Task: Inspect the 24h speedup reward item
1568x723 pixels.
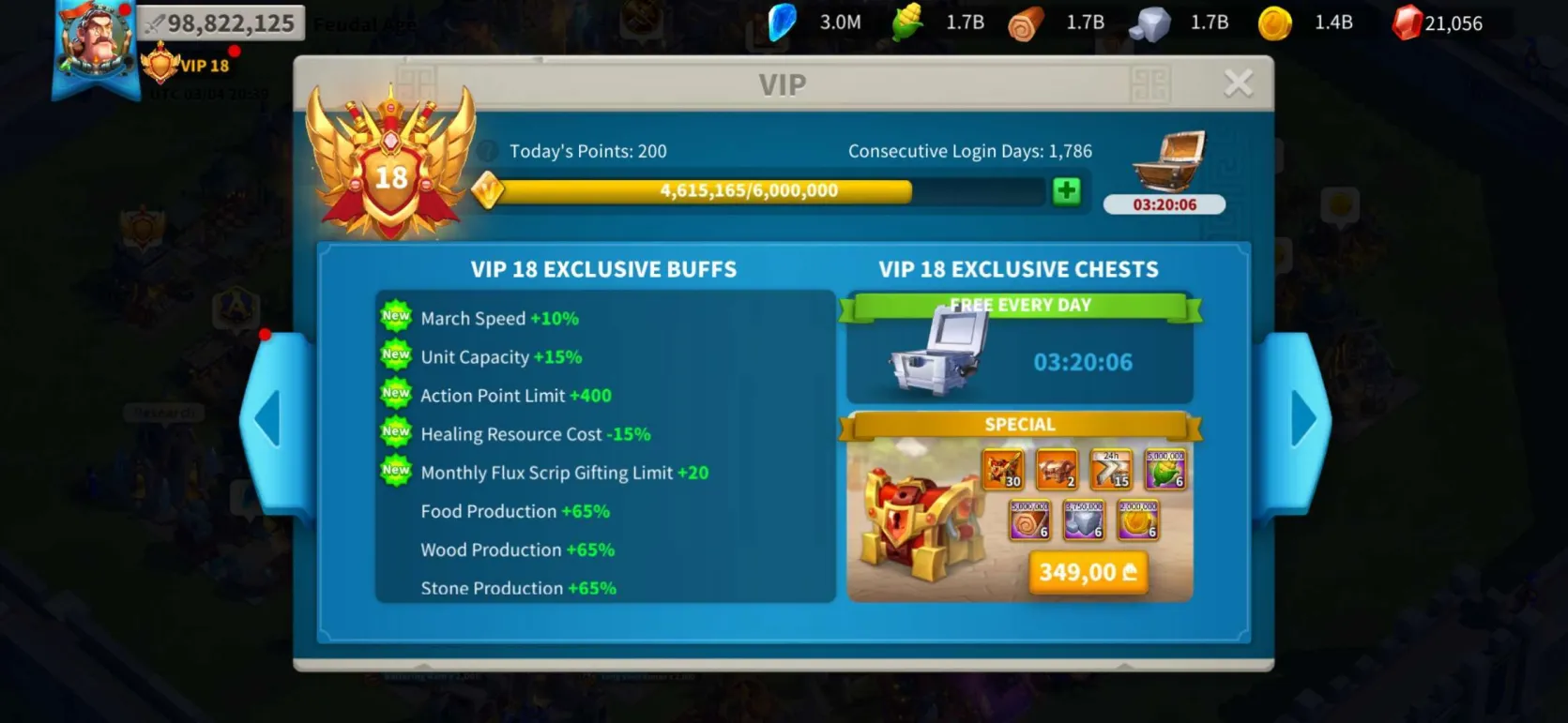Action: click(1110, 470)
